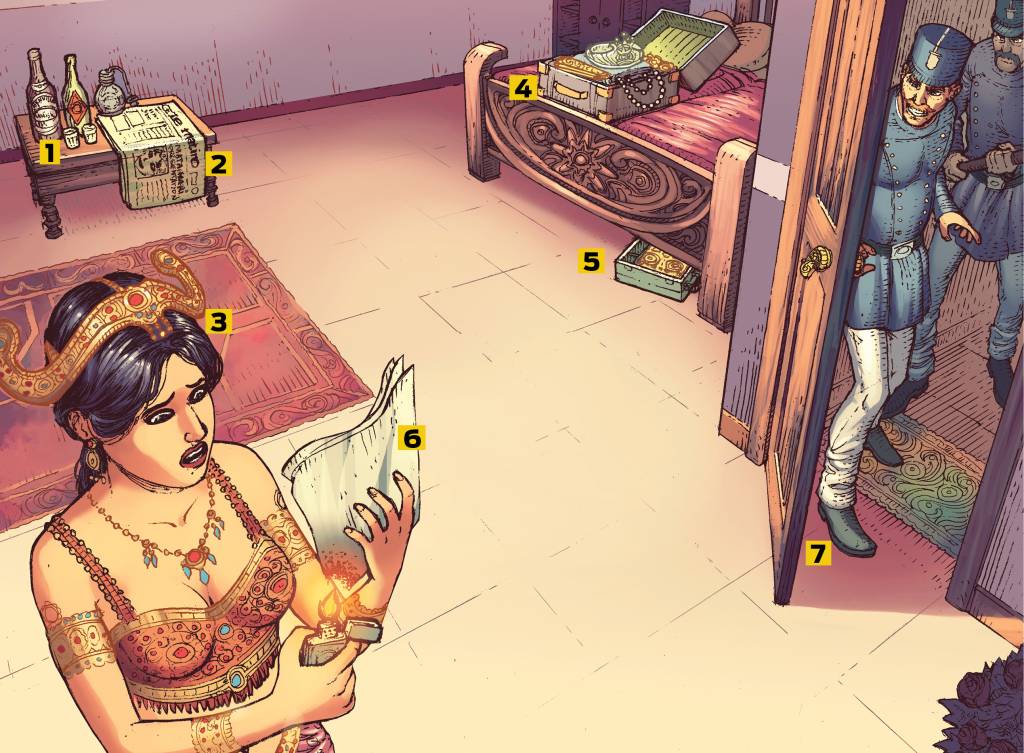Select marker 5 near the box under the bed
Viewport: 1024px width, 753px height.
(x=591, y=261)
